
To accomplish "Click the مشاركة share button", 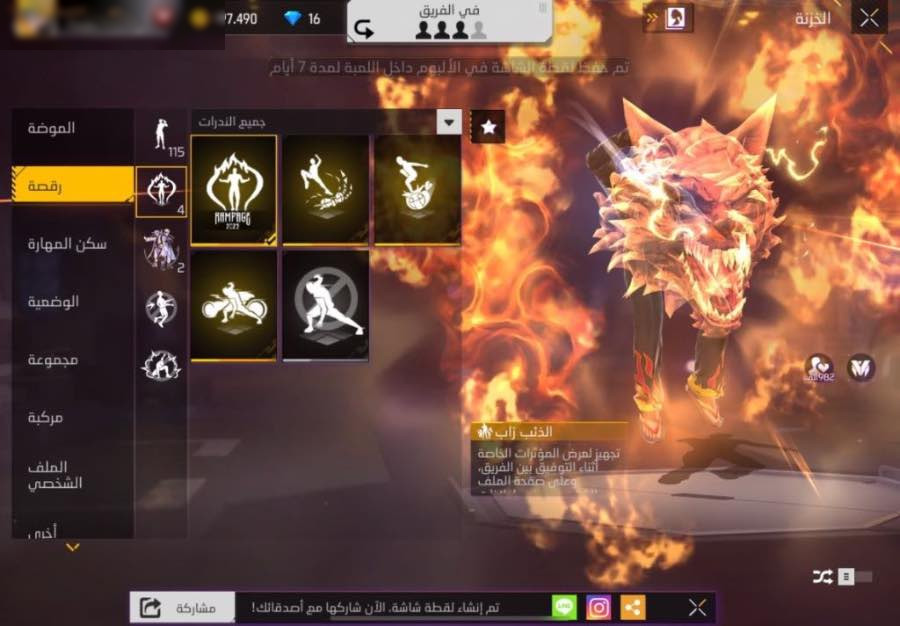I will pos(182,607).
